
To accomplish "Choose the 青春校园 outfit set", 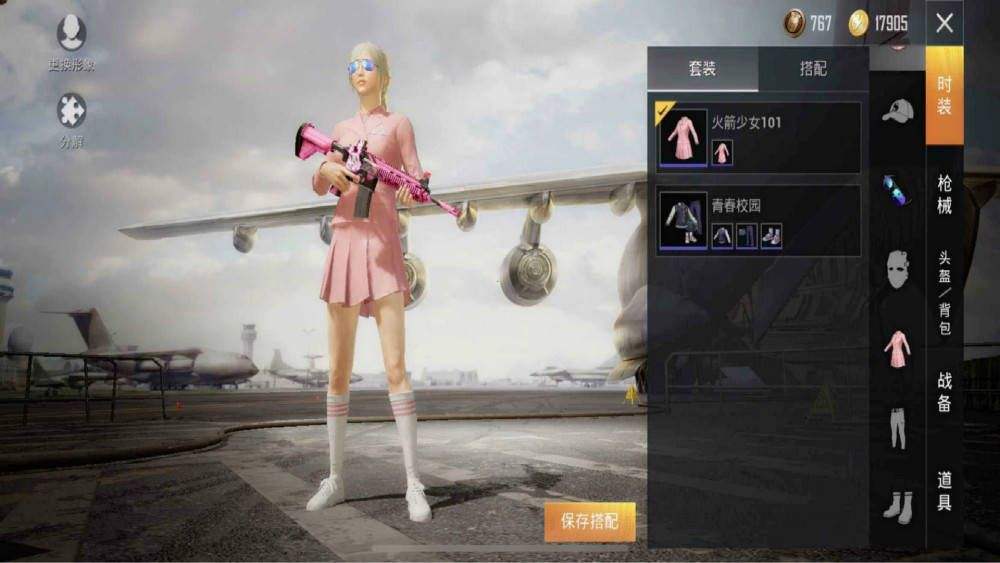I will click(758, 221).
